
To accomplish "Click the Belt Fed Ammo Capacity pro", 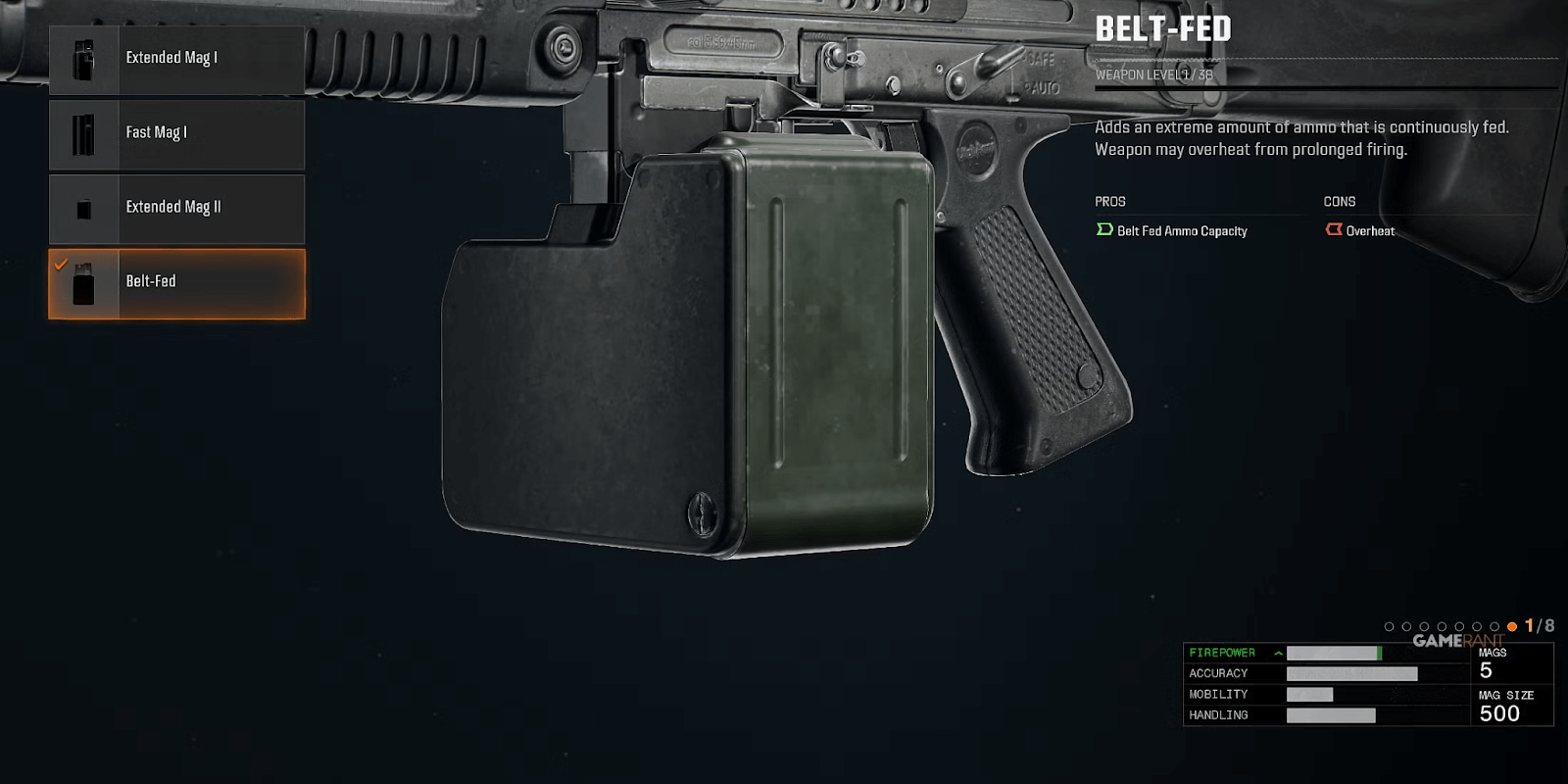I will click(x=1181, y=230).
